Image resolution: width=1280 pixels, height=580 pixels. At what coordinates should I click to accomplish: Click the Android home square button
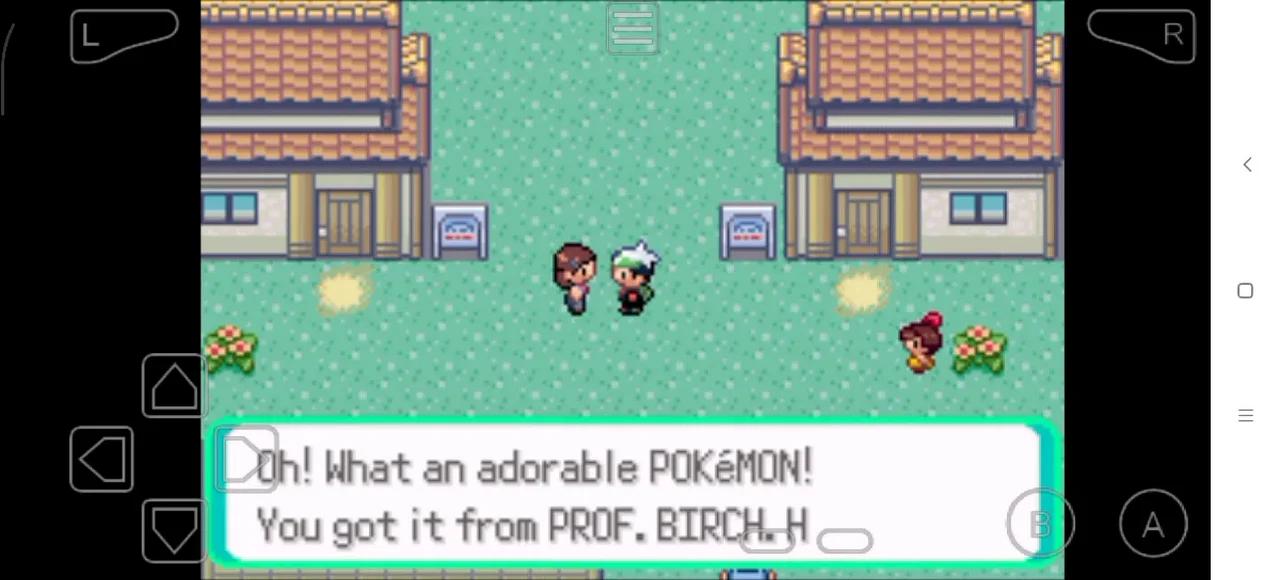click(1245, 291)
